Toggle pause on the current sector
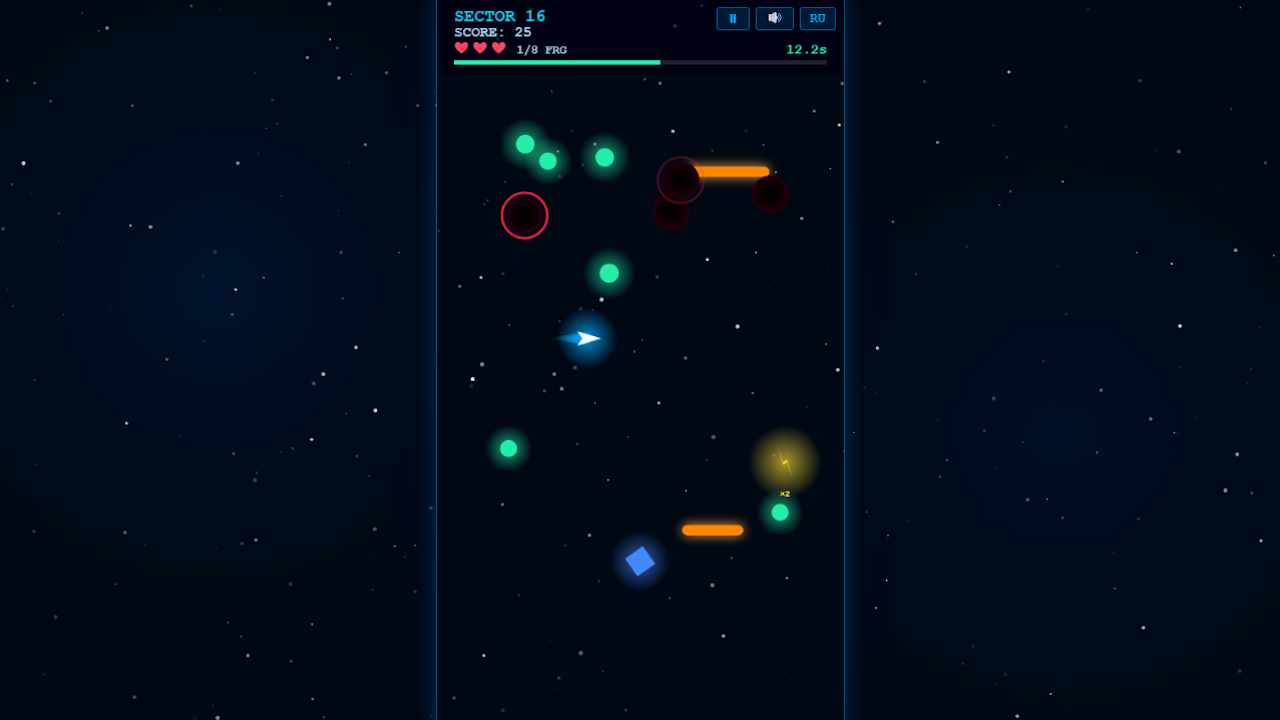 [x=733, y=18]
